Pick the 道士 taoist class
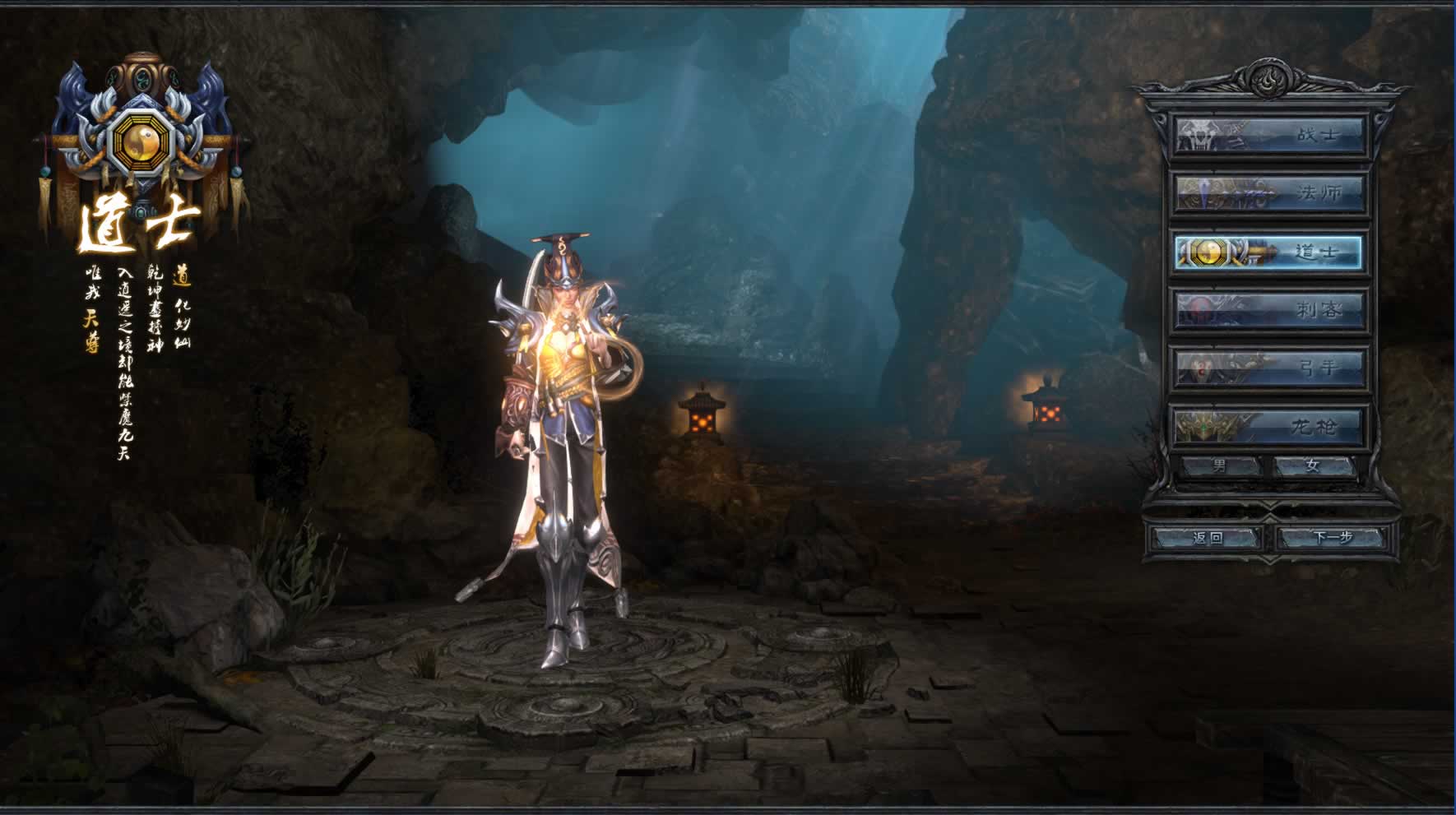The height and width of the screenshot is (815, 1456). pos(1268,252)
